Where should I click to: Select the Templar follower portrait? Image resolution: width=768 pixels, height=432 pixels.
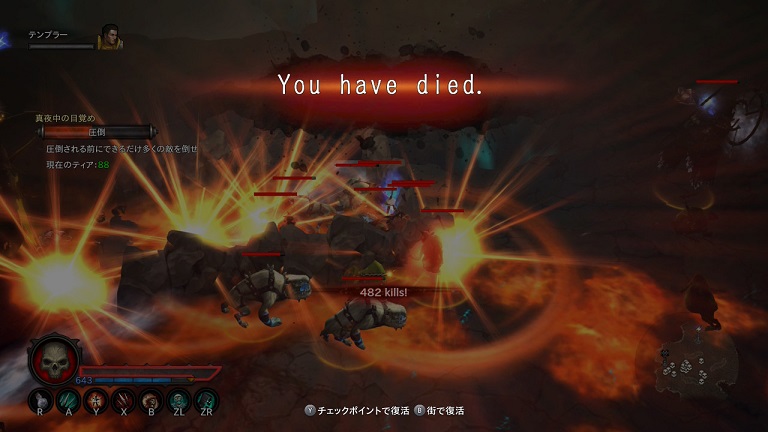click(x=109, y=37)
